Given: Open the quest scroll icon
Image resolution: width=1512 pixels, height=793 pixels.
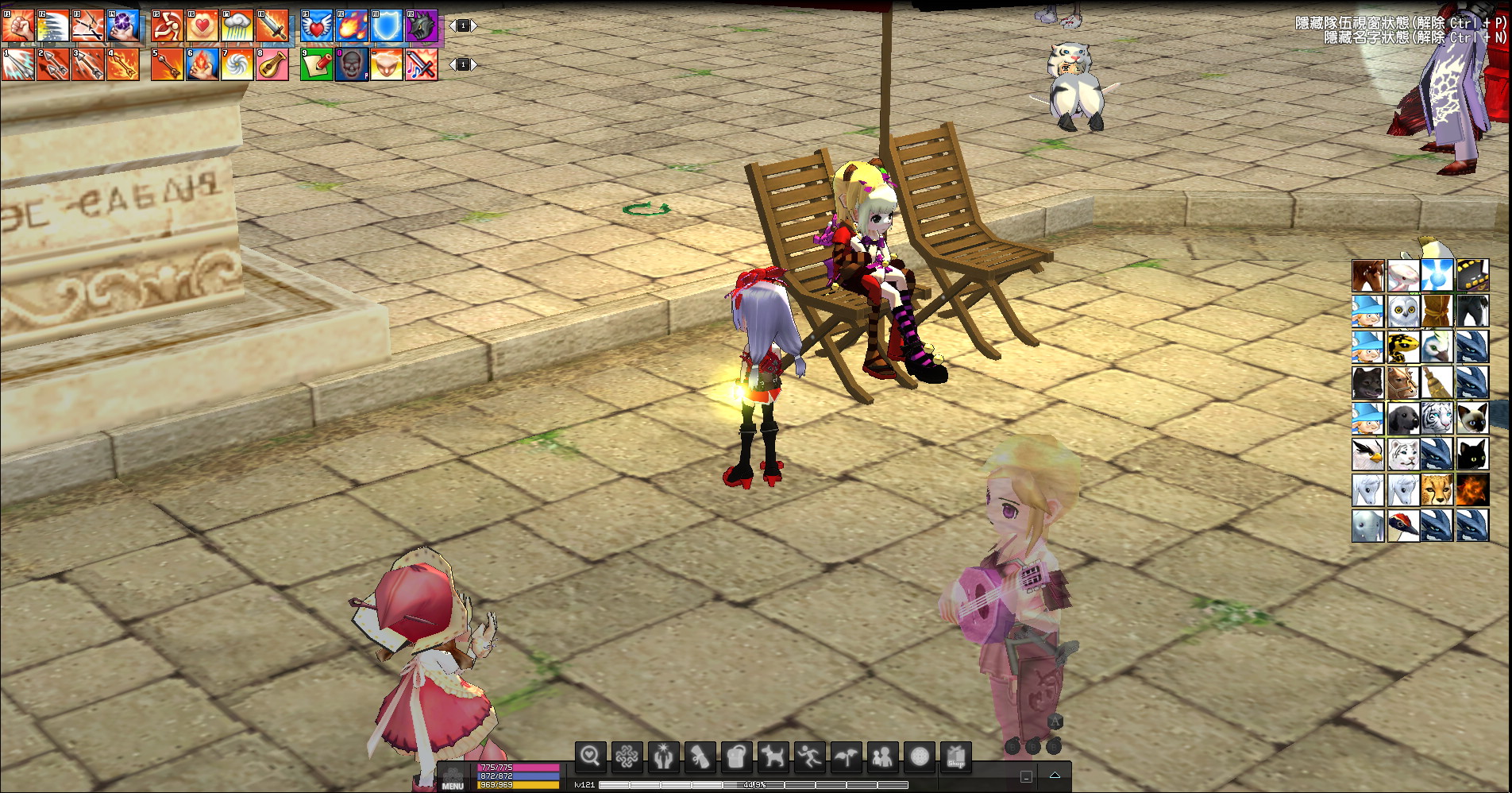Looking at the screenshot, I should tap(700, 756).
